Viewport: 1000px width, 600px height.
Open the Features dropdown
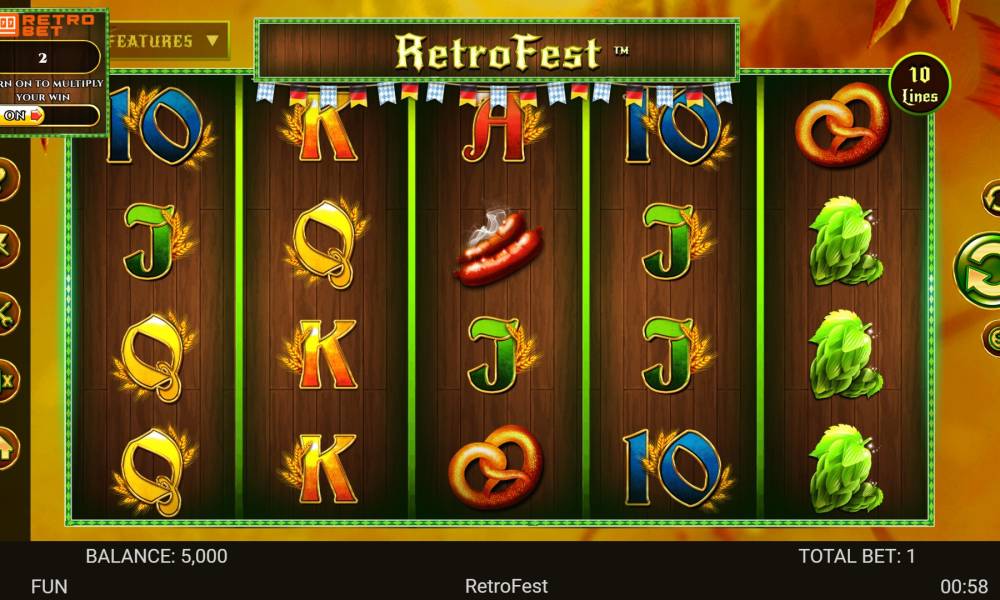[167, 41]
